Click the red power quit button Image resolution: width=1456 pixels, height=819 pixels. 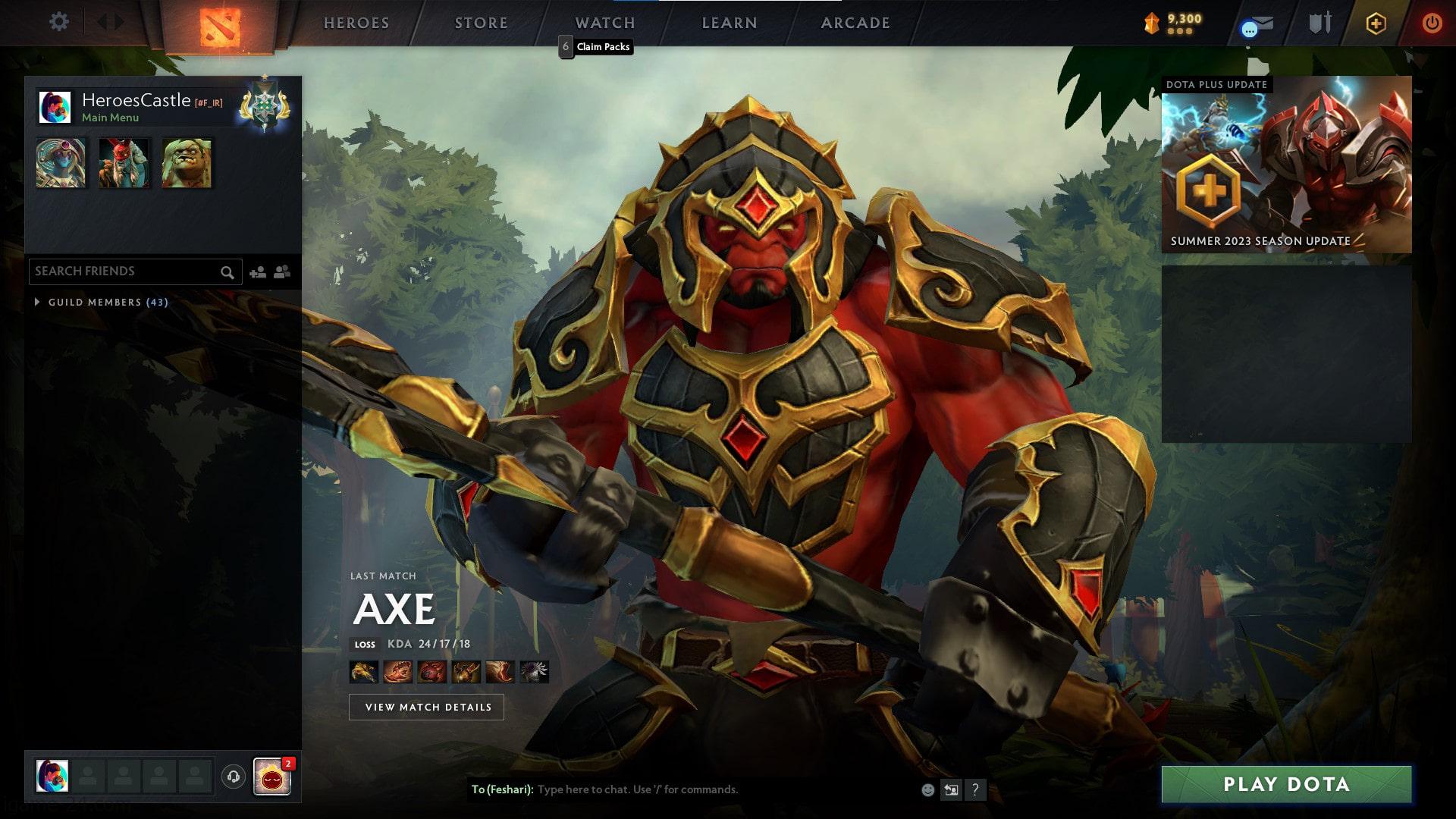pyautogui.click(x=1432, y=23)
